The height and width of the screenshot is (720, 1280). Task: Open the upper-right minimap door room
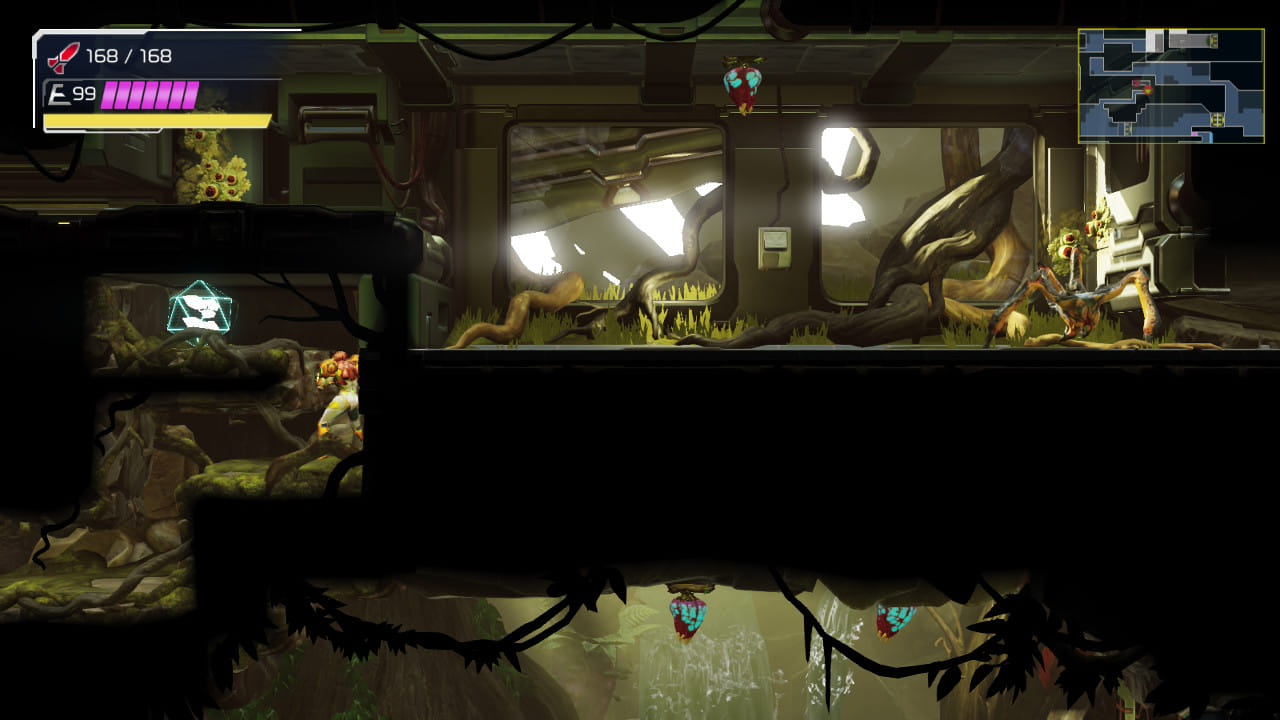pos(1215,41)
